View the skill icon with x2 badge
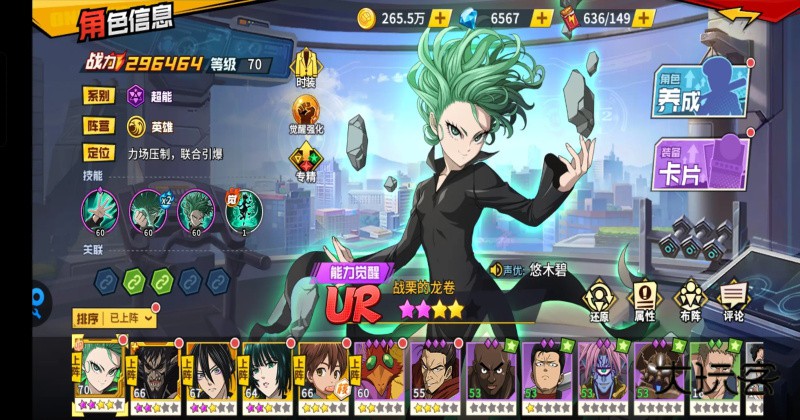The width and height of the screenshot is (800, 420). coord(149,209)
